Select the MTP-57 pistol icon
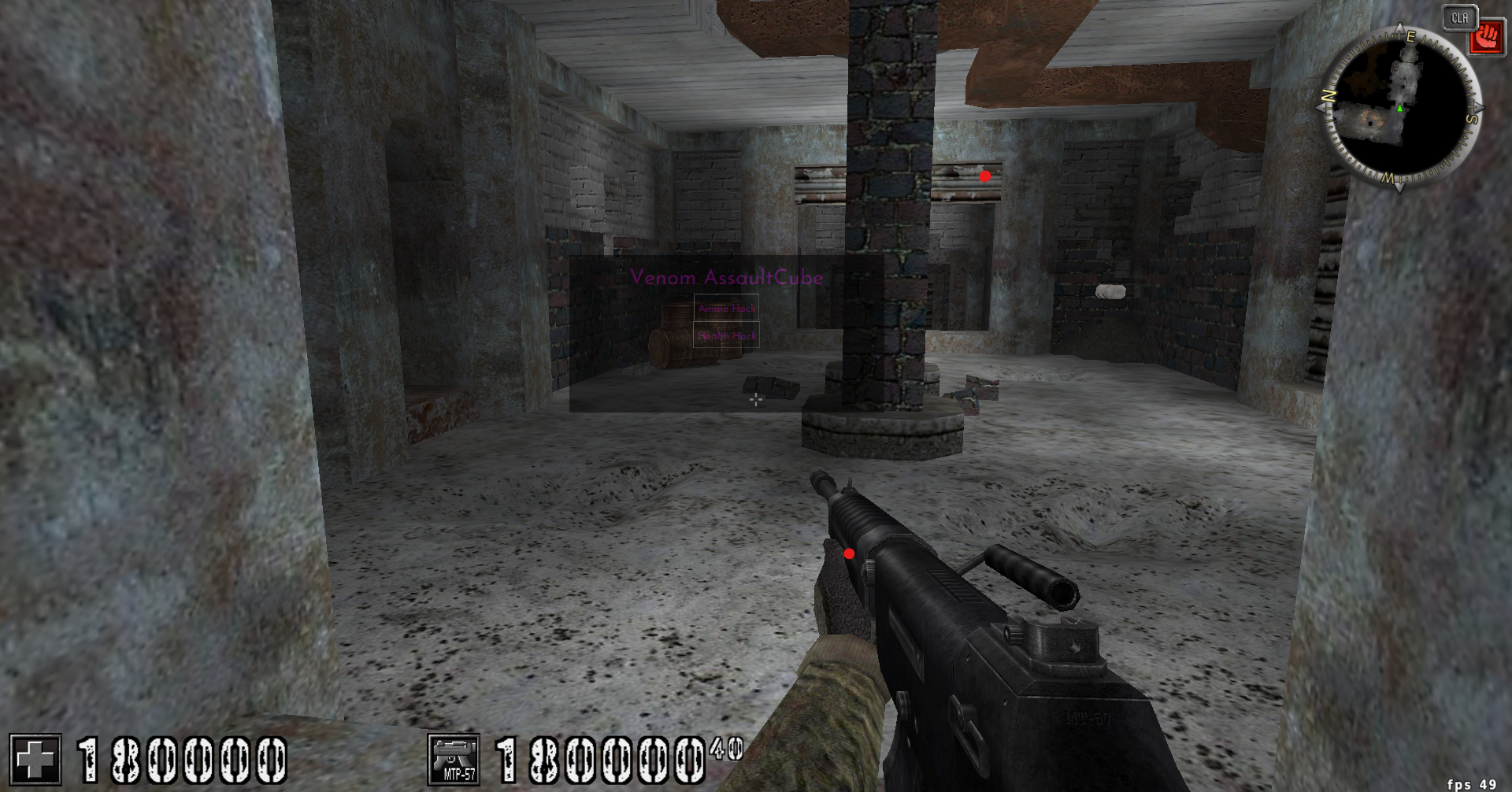Screen dimensions: 1512x792 click(453, 758)
